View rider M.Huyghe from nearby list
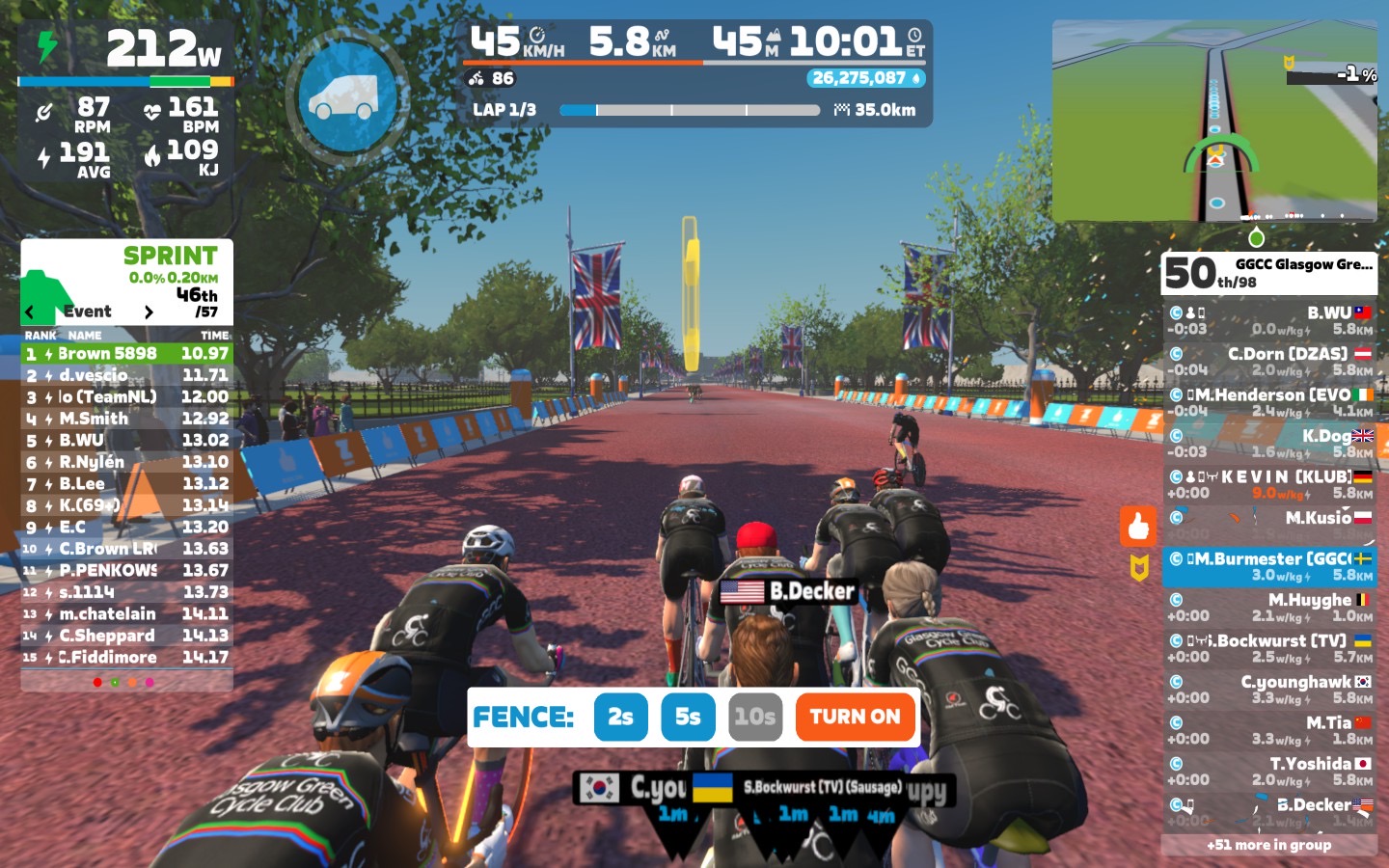The width and height of the screenshot is (1389, 868). [1268, 608]
